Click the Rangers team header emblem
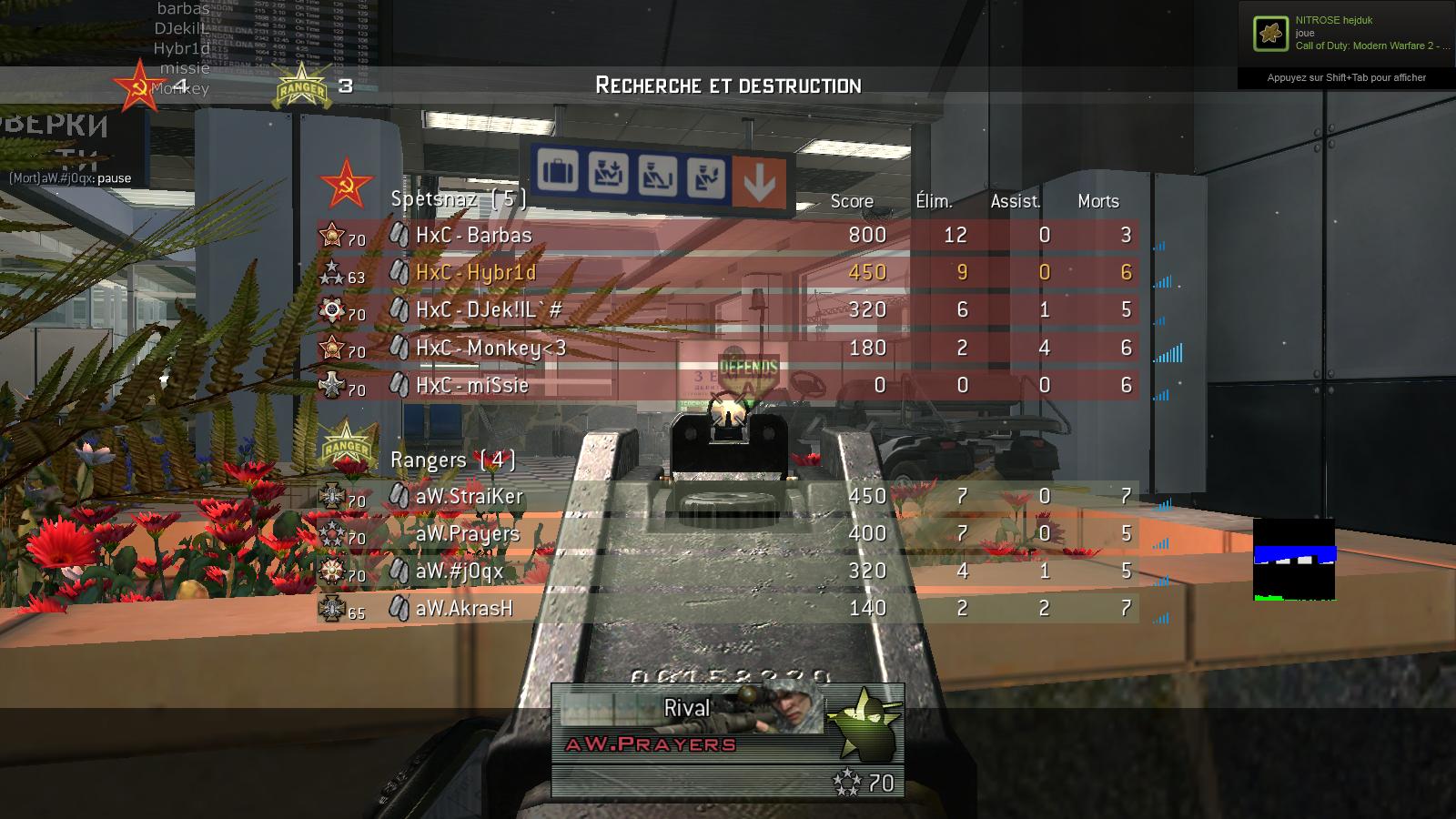This screenshot has height=819, width=1456. (346, 446)
